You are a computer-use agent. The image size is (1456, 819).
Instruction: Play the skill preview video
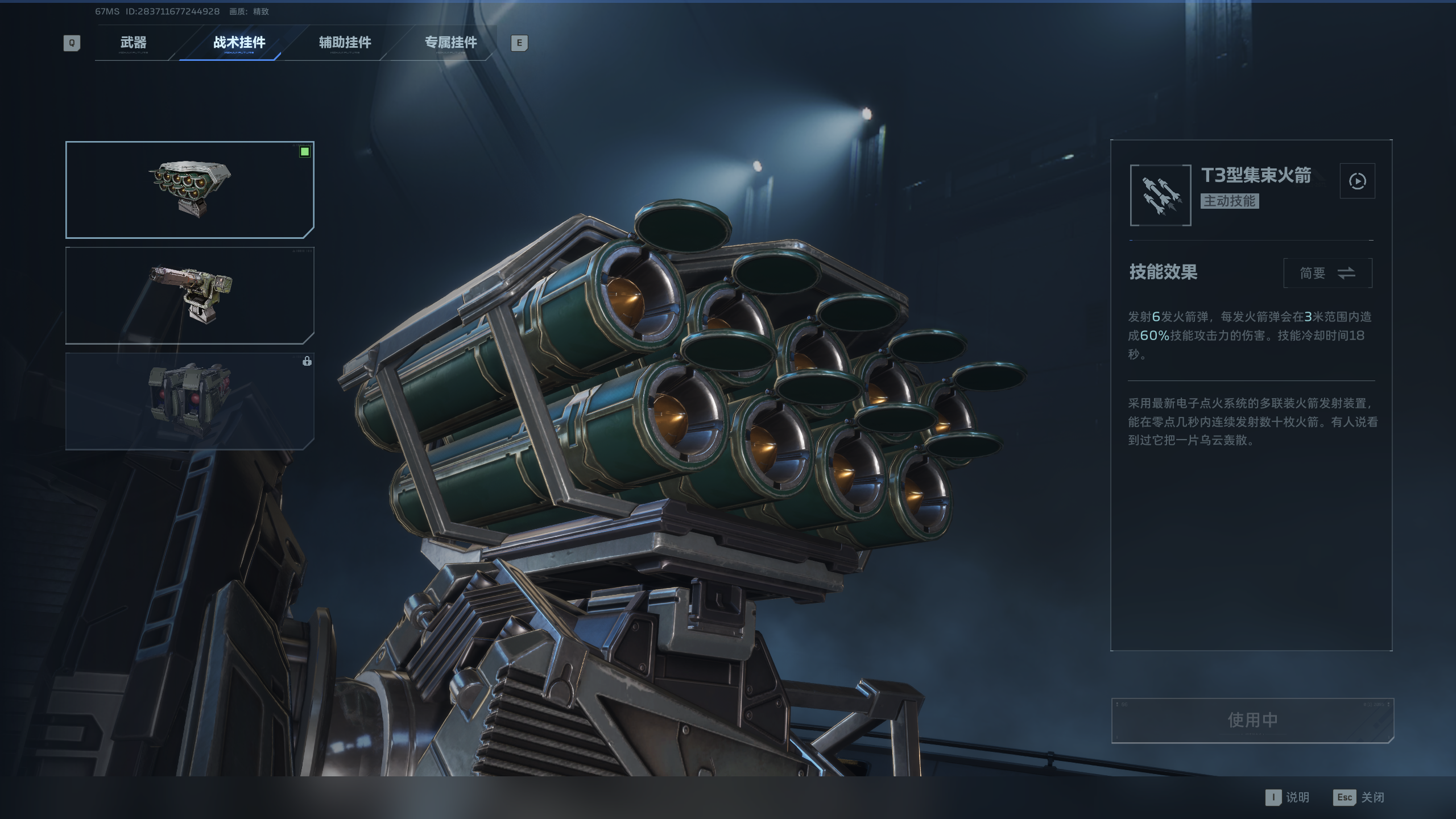click(x=1357, y=181)
